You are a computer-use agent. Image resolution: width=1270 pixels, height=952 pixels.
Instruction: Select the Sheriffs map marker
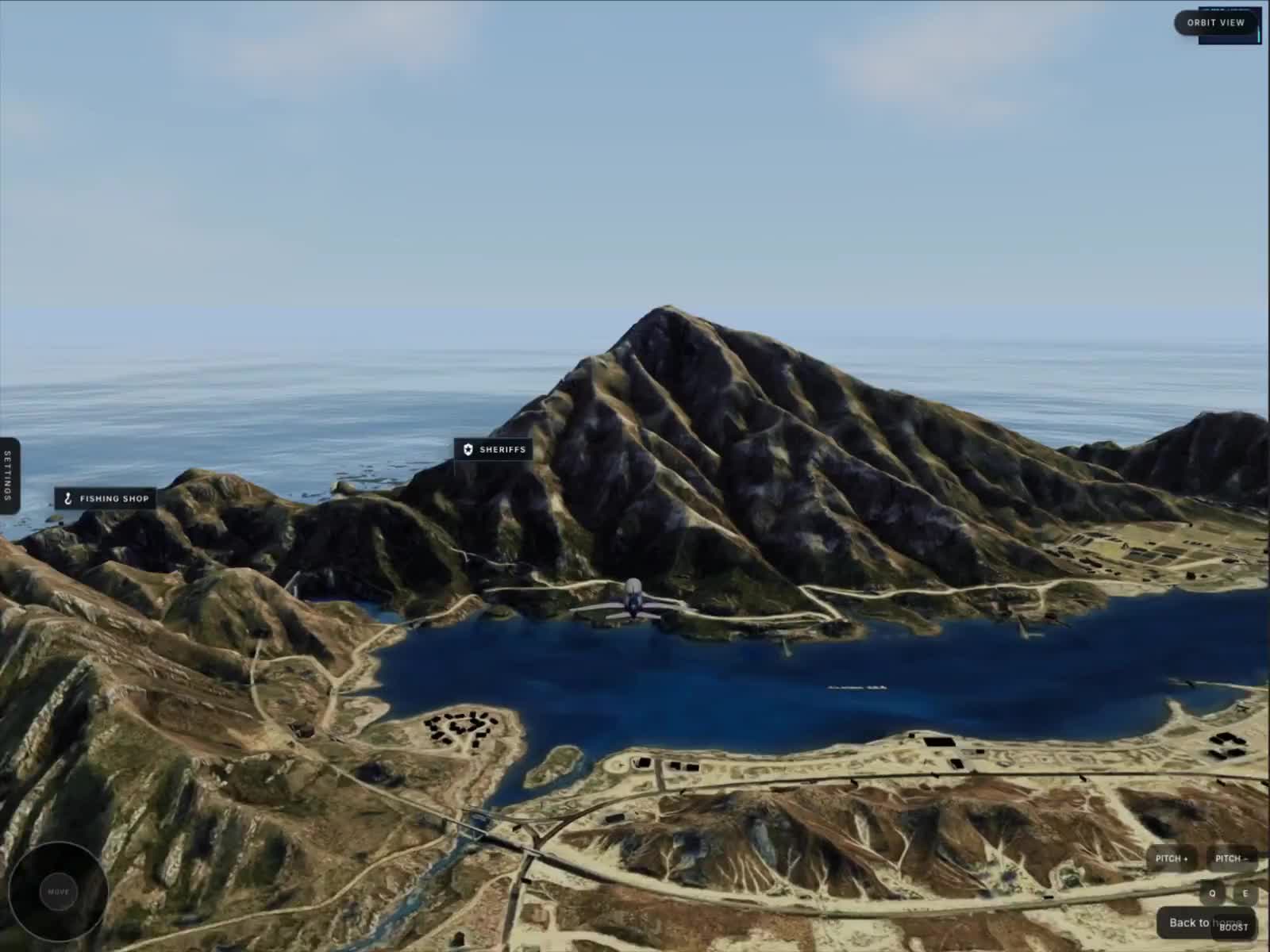[x=494, y=450]
